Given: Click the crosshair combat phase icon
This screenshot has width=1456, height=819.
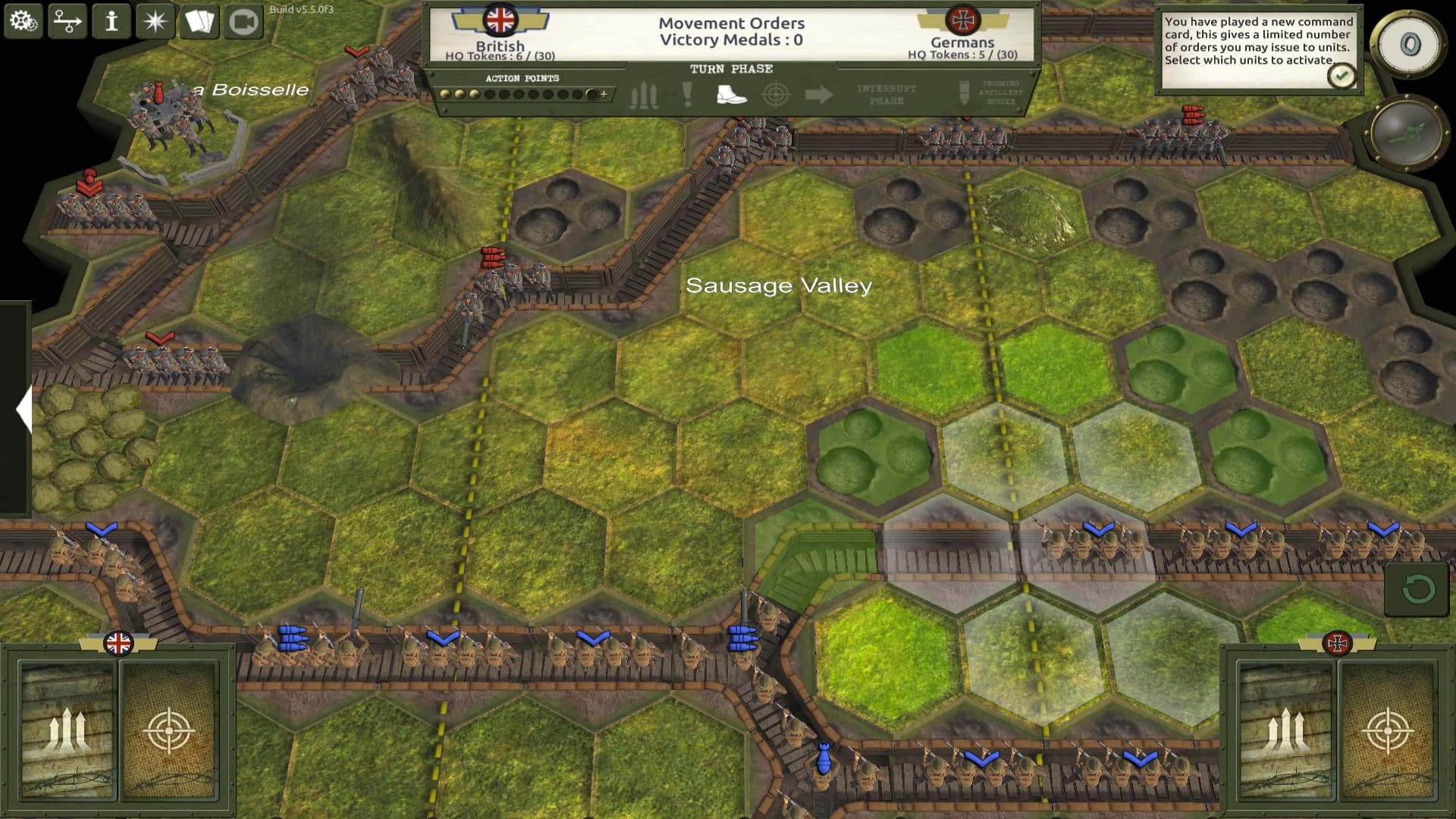Looking at the screenshot, I should pos(775,94).
